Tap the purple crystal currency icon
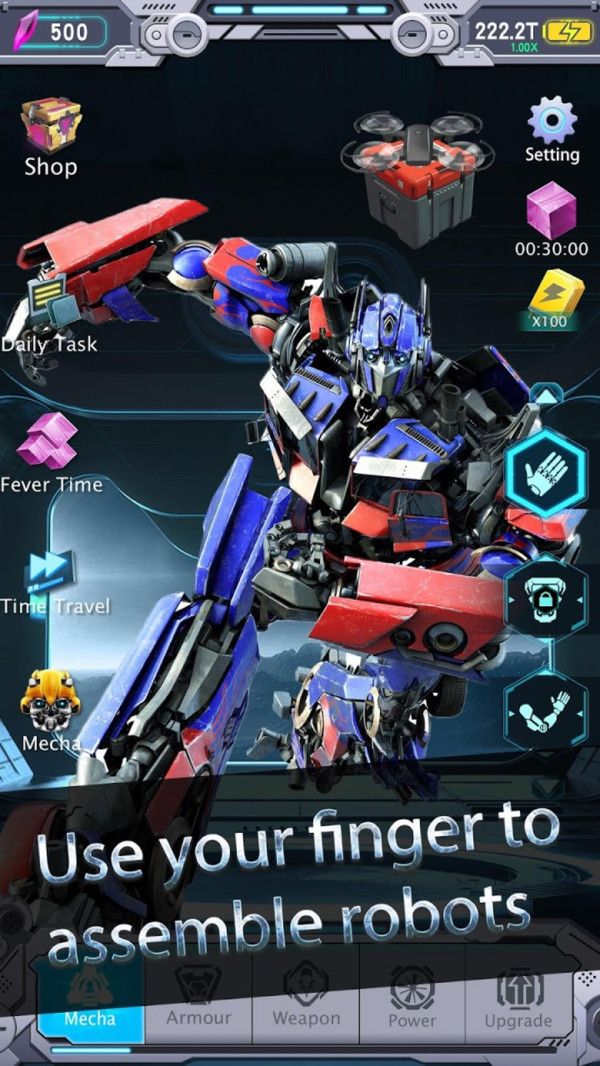 click(22, 32)
